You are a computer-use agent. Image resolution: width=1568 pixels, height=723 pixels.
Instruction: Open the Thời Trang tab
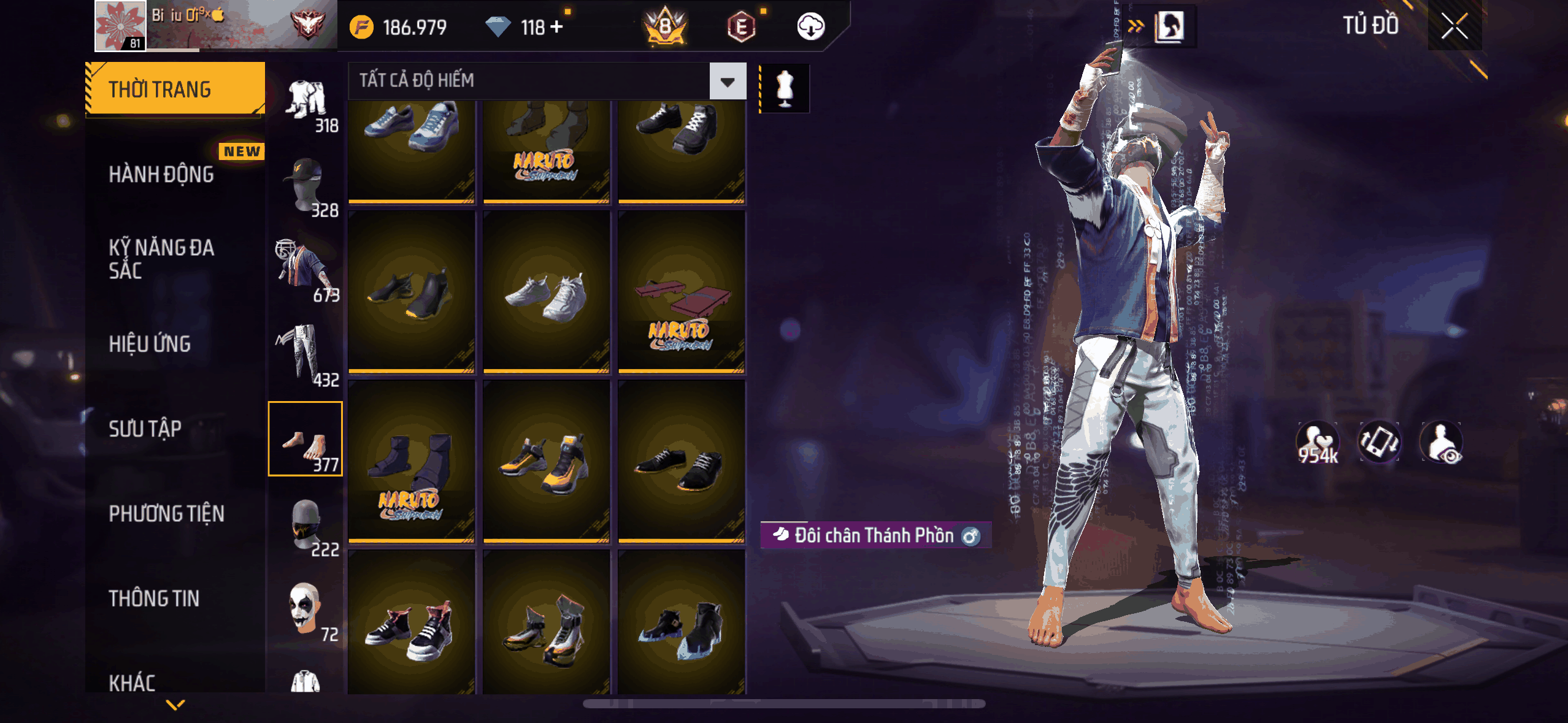(x=175, y=89)
